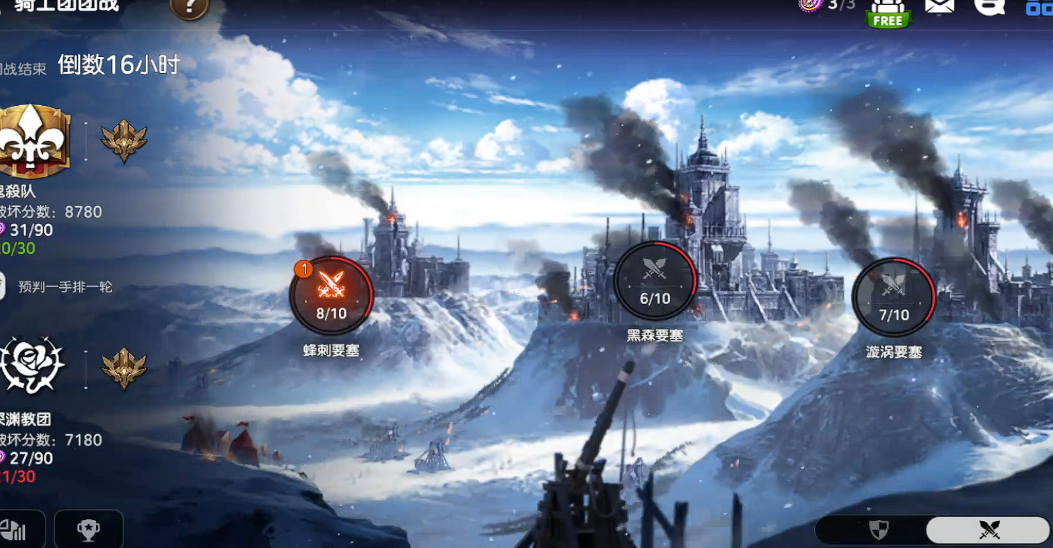Switch to the shield defense tab
This screenshot has height=548, width=1053.
(878, 530)
